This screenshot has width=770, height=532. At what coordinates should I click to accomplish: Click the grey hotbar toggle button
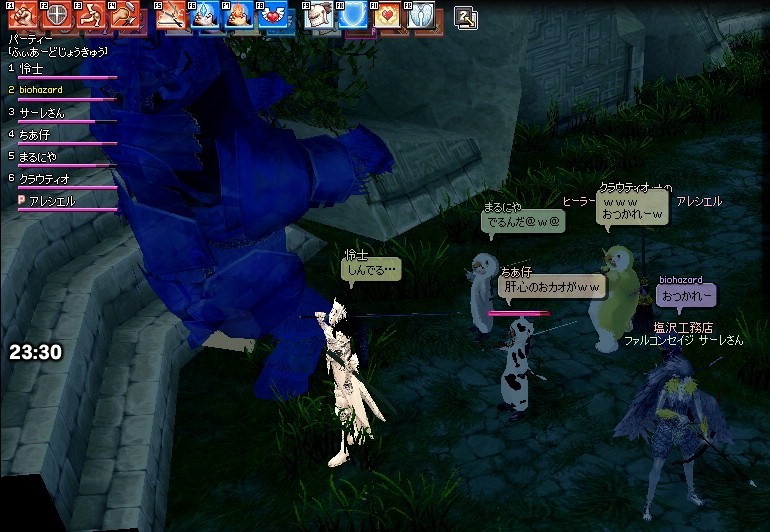point(465,16)
